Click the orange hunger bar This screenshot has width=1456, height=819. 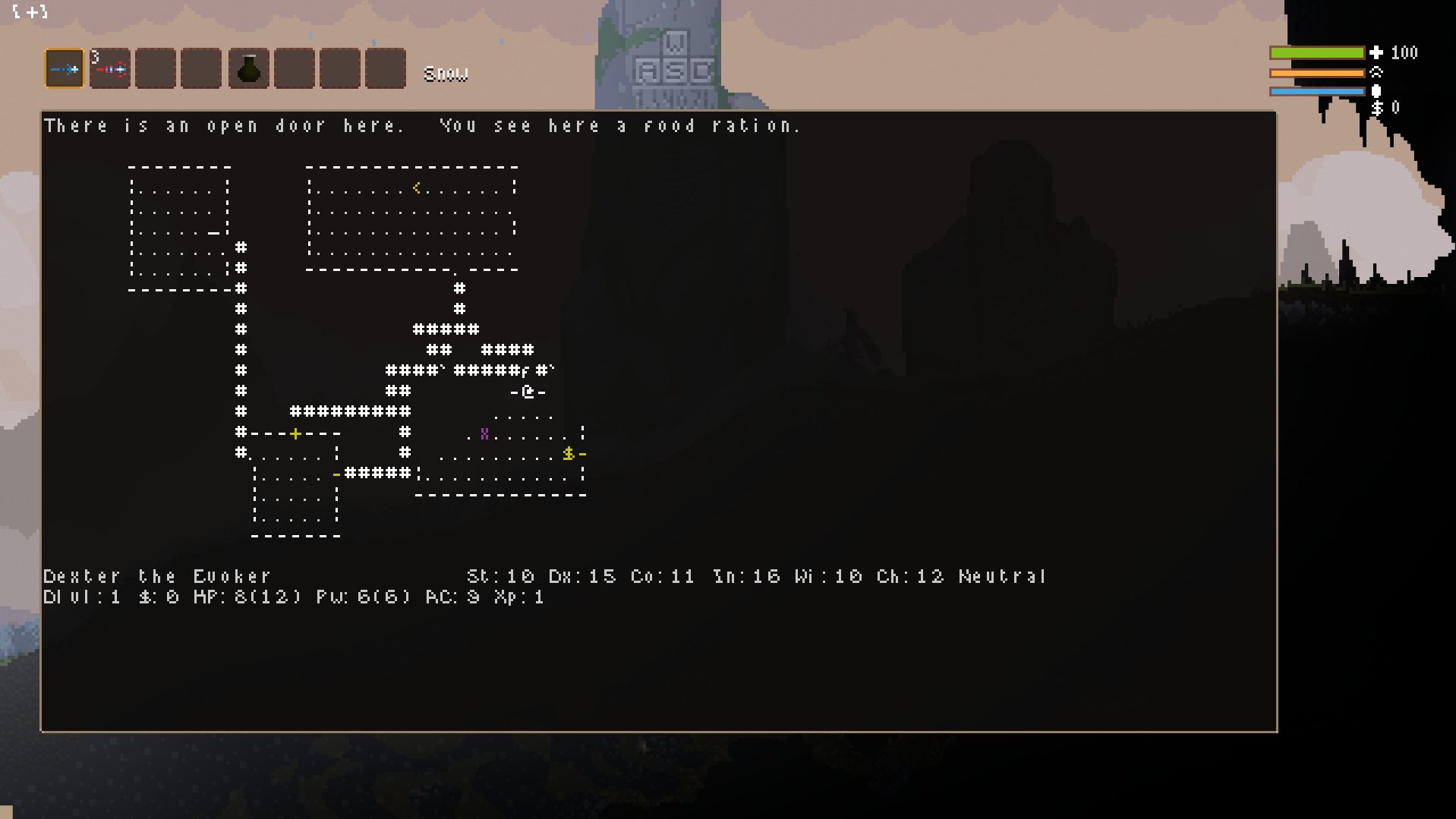coord(1317,73)
